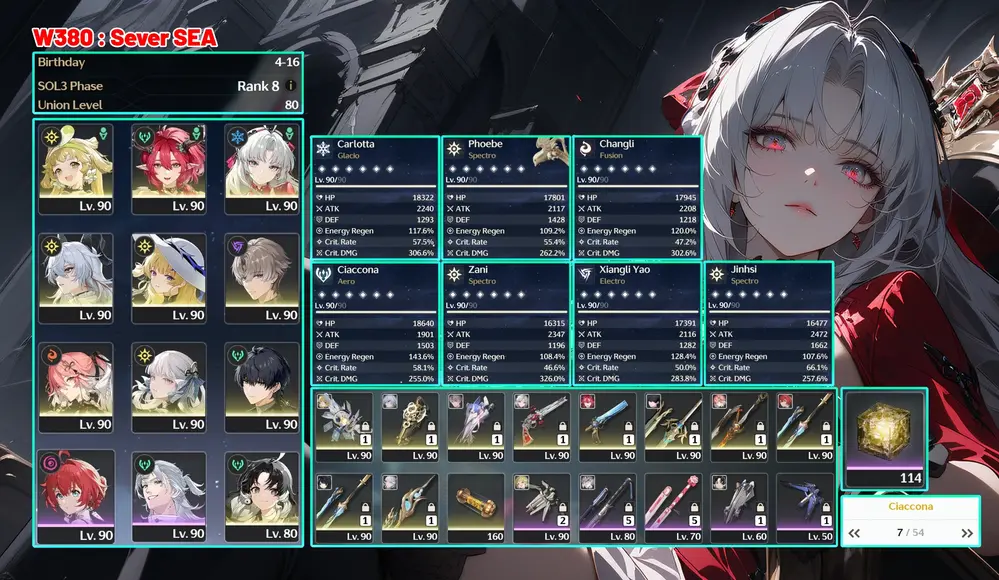View Zani's stat card
999x580 pixels.
pos(505,323)
